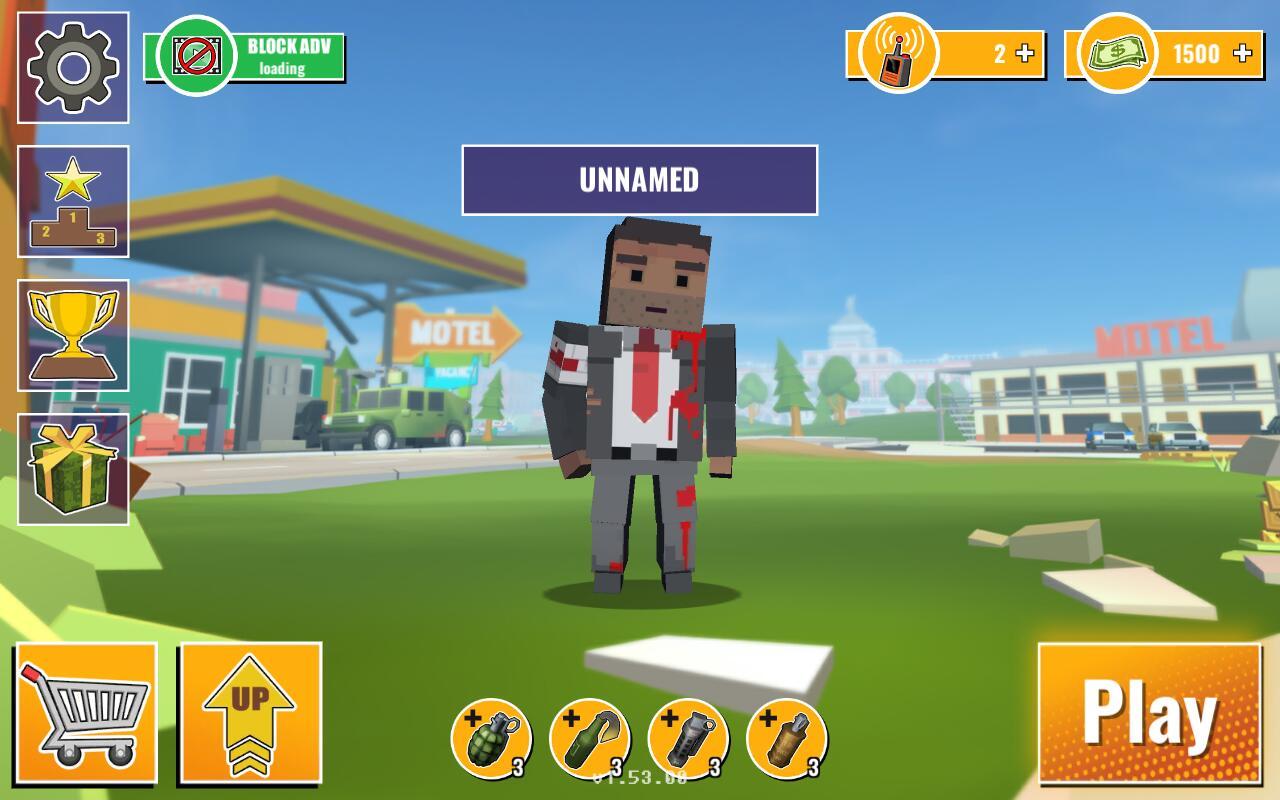View the gold trophy achievements
The width and height of the screenshot is (1280, 800).
tap(73, 336)
